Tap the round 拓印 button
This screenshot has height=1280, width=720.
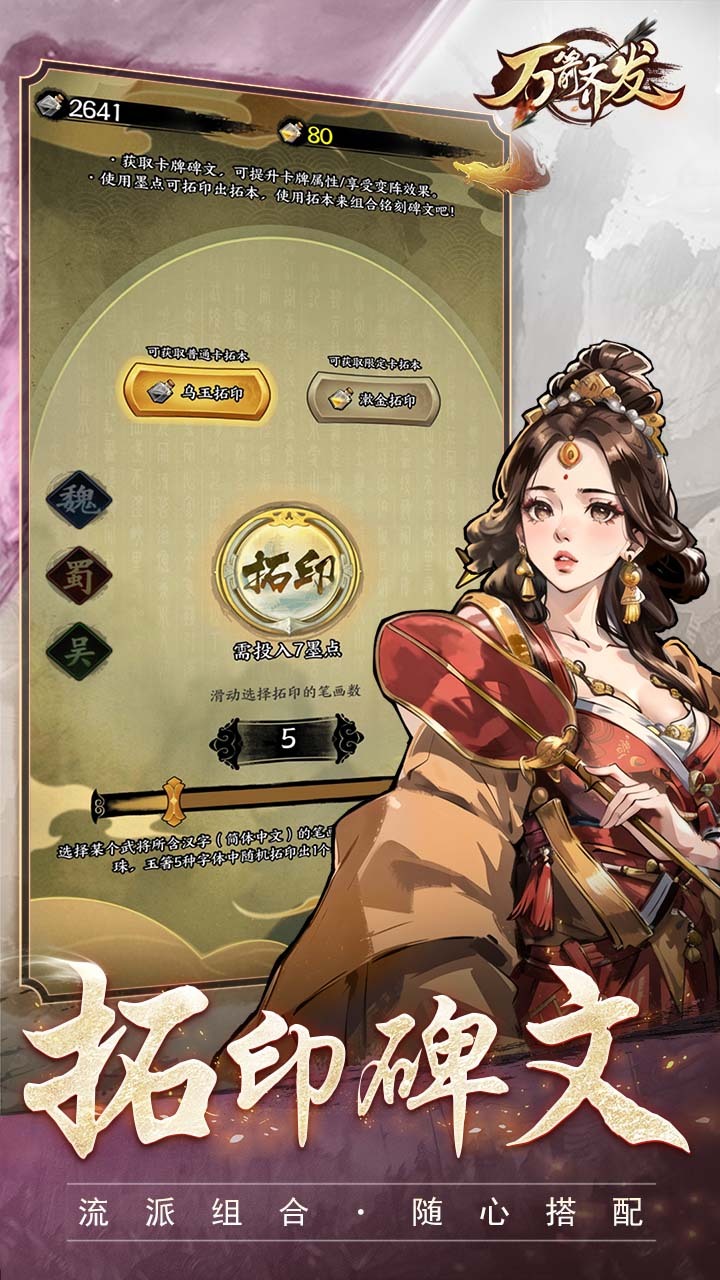pyautogui.click(x=286, y=570)
